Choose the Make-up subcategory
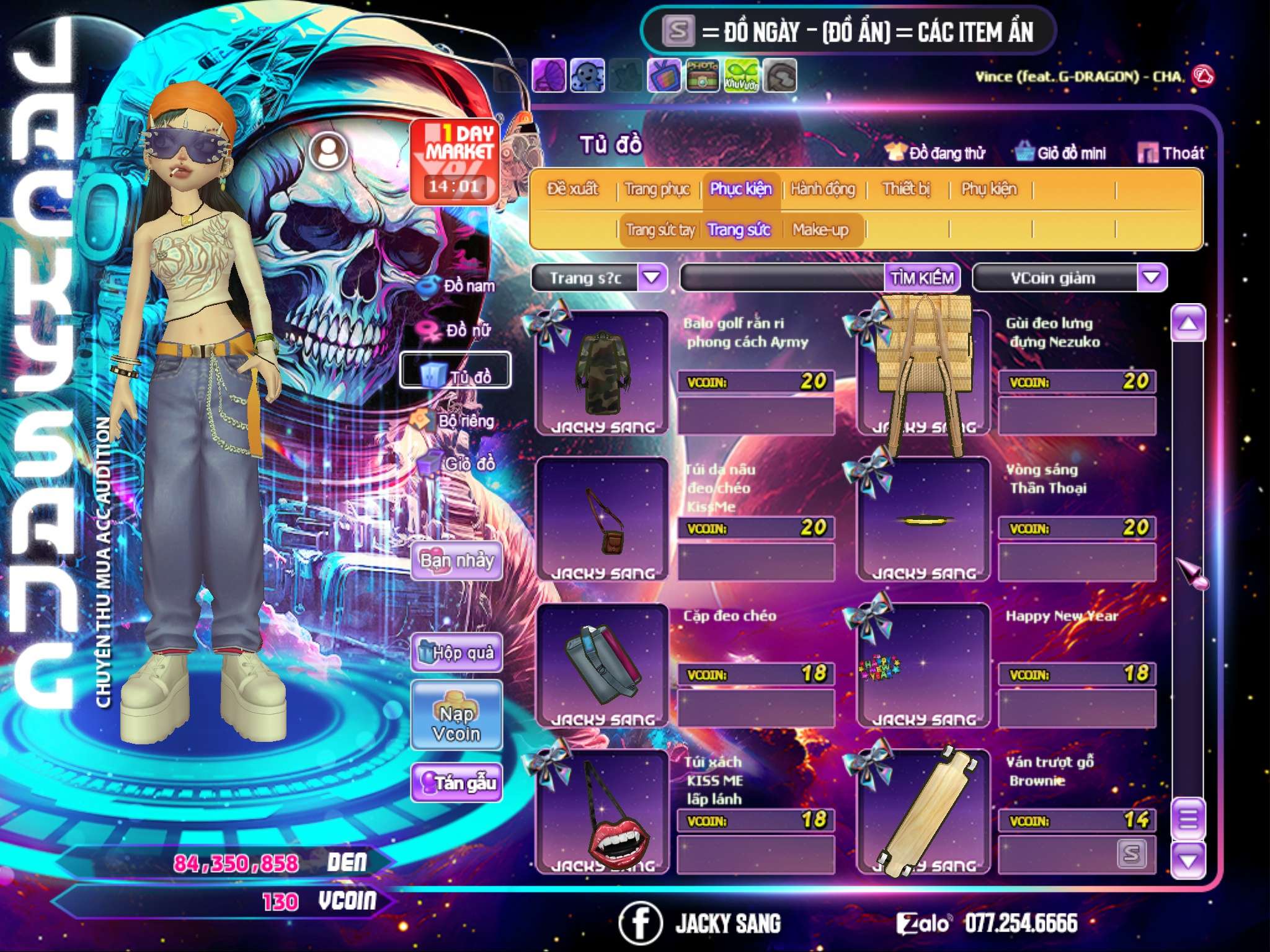 coord(820,230)
